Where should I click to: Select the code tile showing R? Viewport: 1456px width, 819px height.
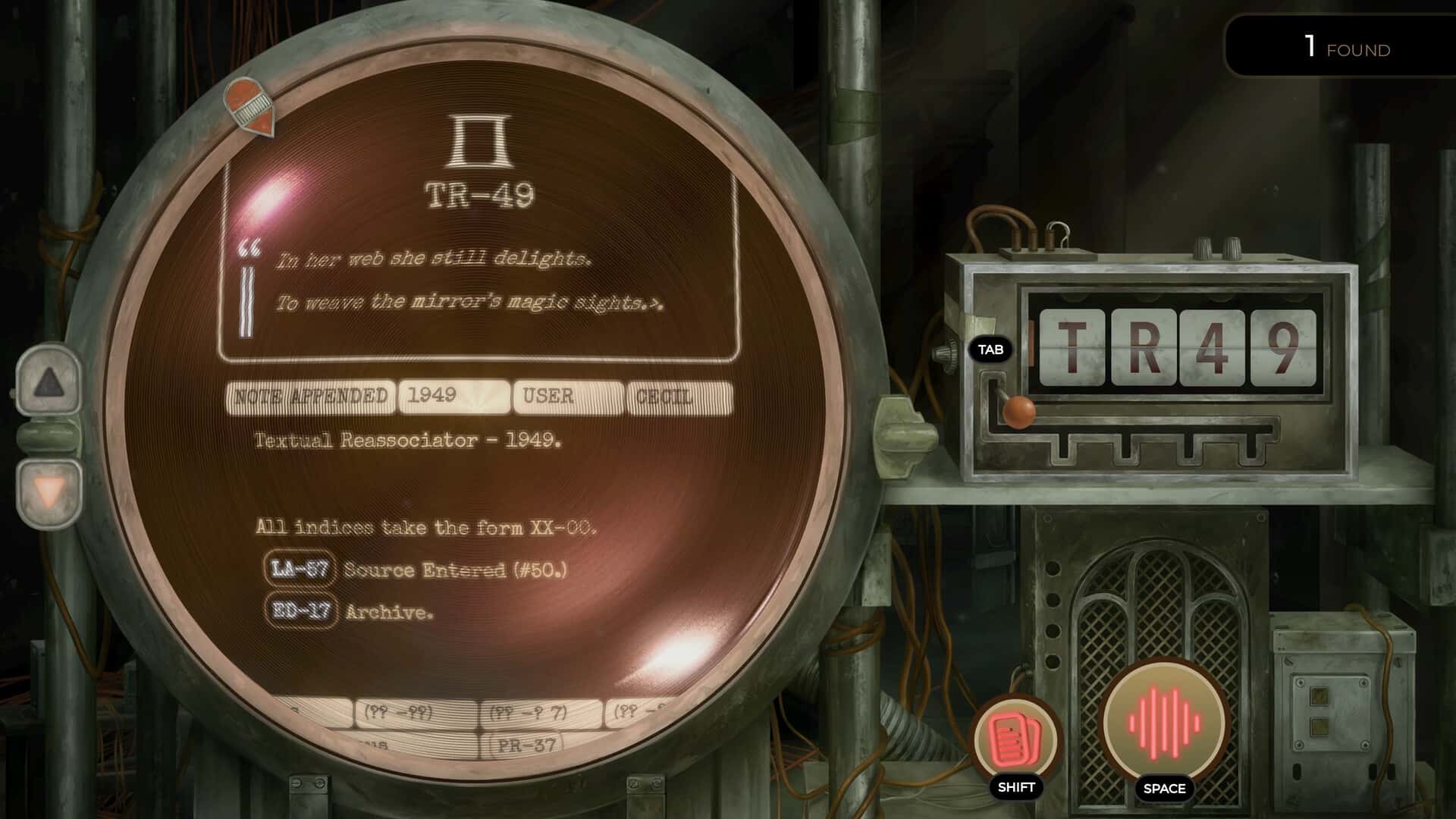1143,347
